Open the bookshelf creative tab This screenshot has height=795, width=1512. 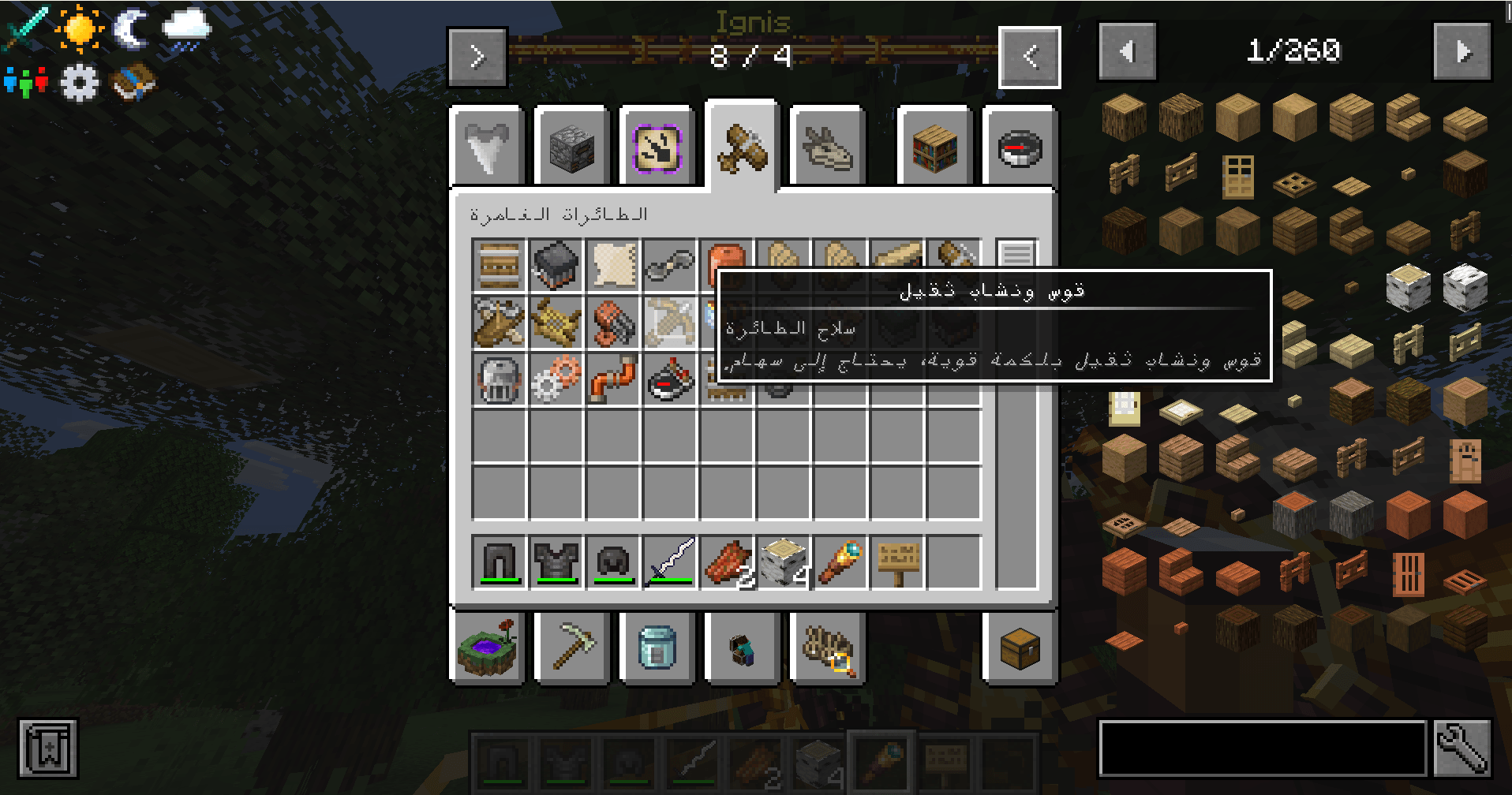tap(934, 148)
